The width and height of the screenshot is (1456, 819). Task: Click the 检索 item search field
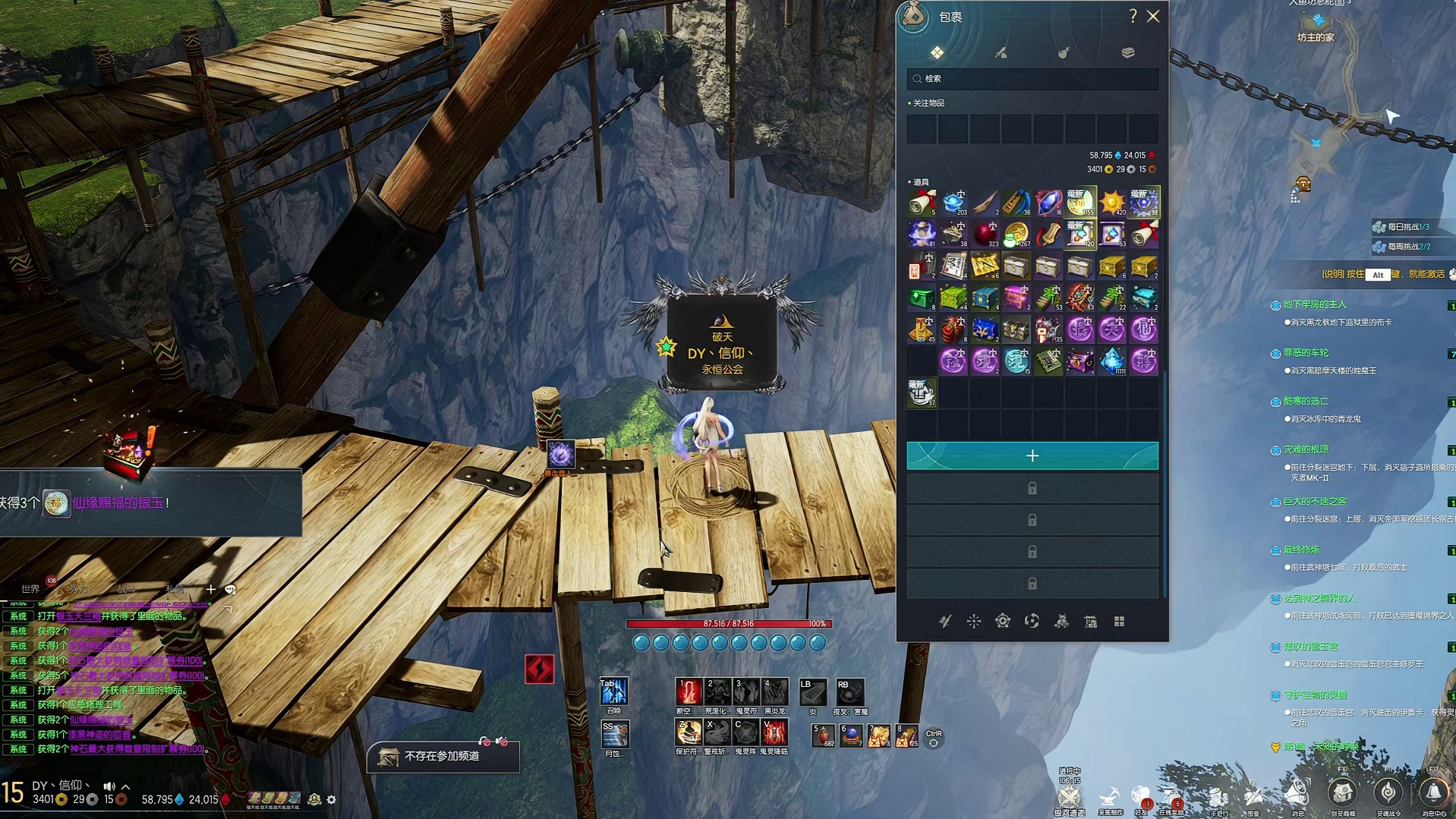(x=1032, y=79)
